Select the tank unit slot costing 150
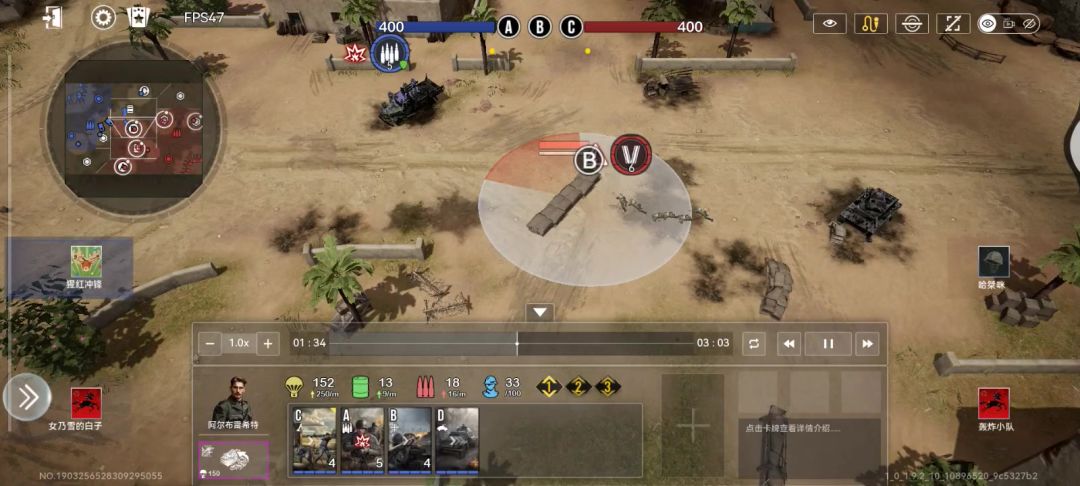Viewport: 1080px width, 486px height. click(x=233, y=459)
